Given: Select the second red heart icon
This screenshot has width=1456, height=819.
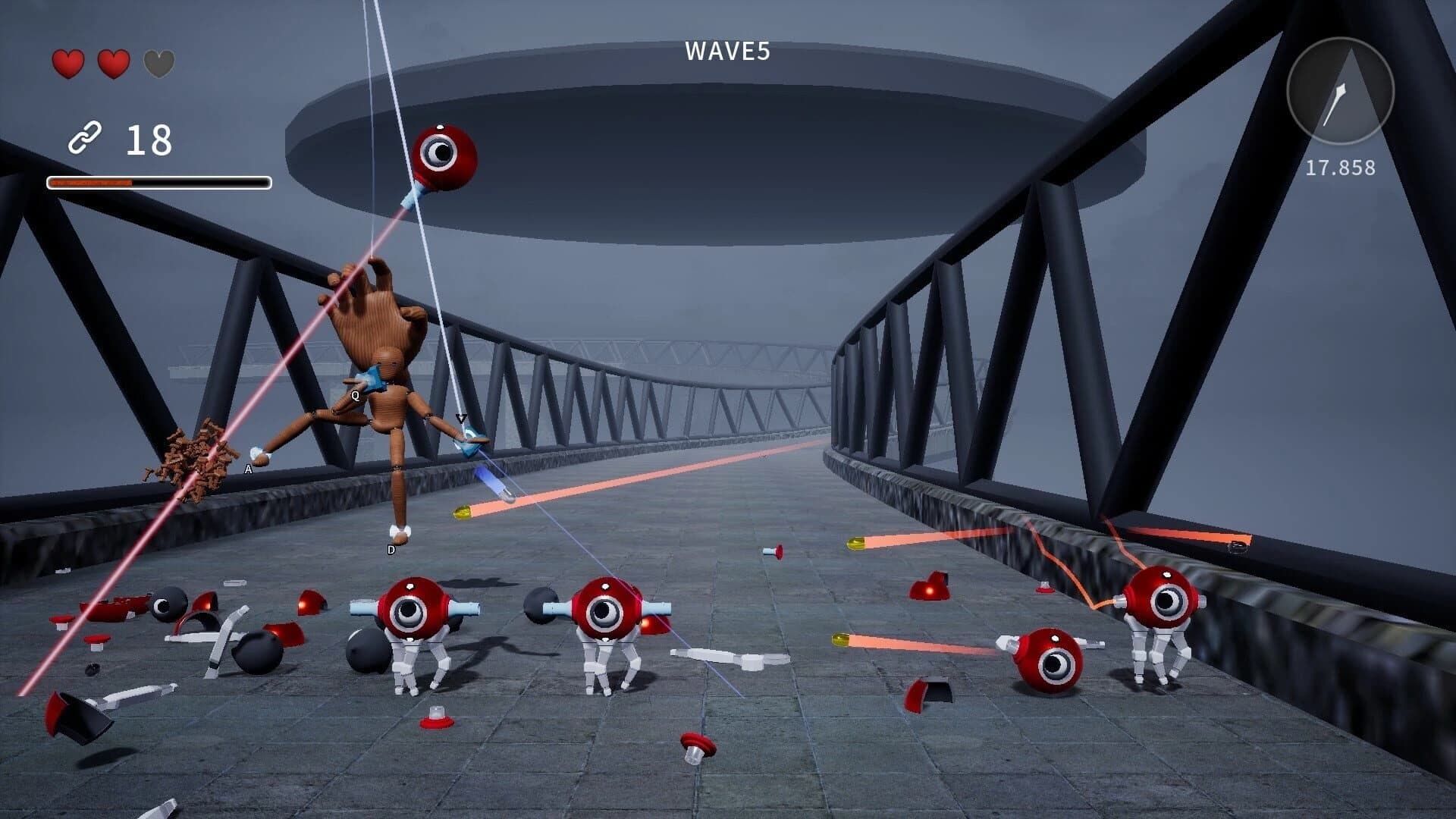Looking at the screenshot, I should pos(112,64).
